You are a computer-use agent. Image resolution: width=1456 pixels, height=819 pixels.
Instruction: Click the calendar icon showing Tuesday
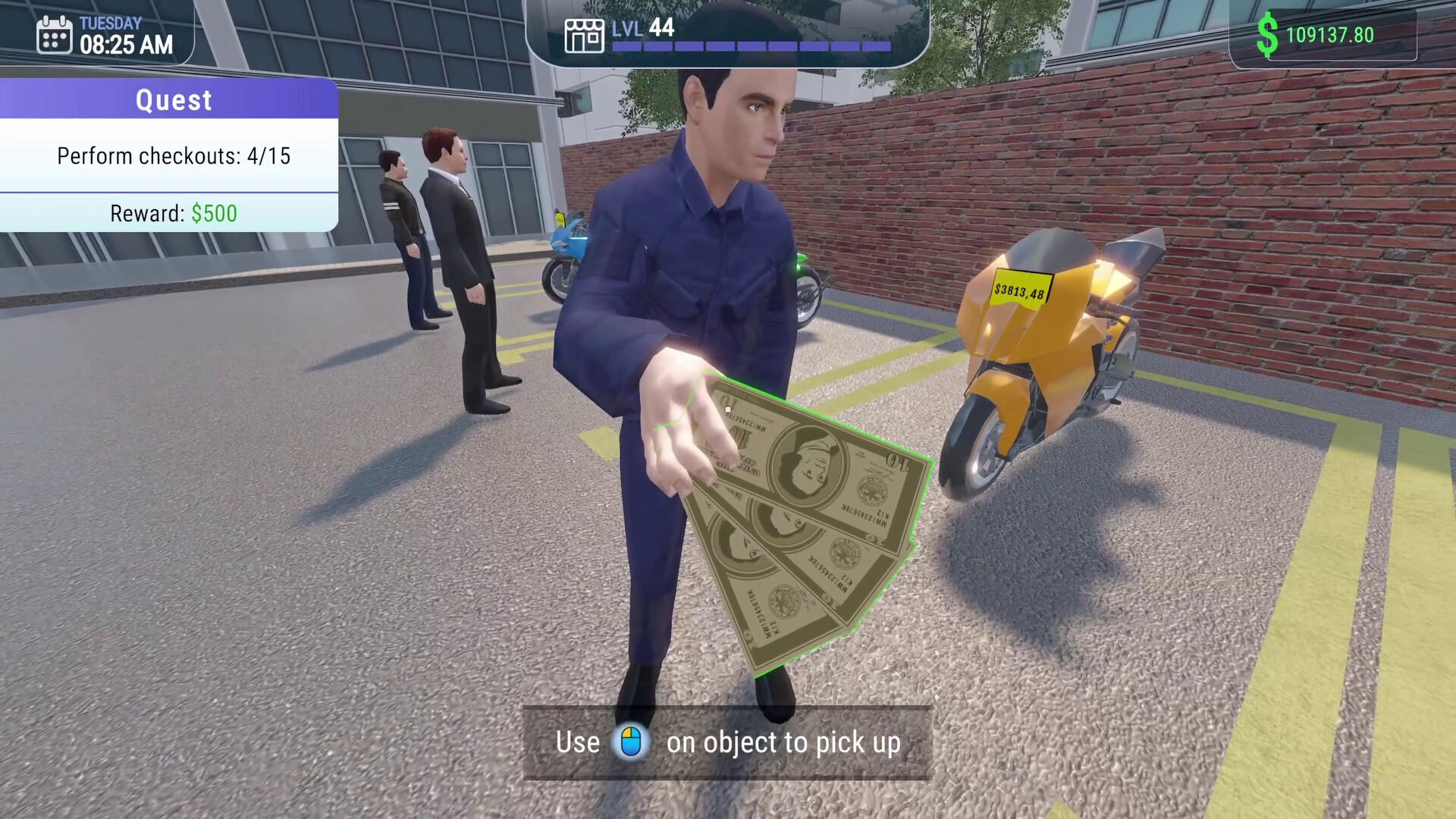[x=53, y=33]
